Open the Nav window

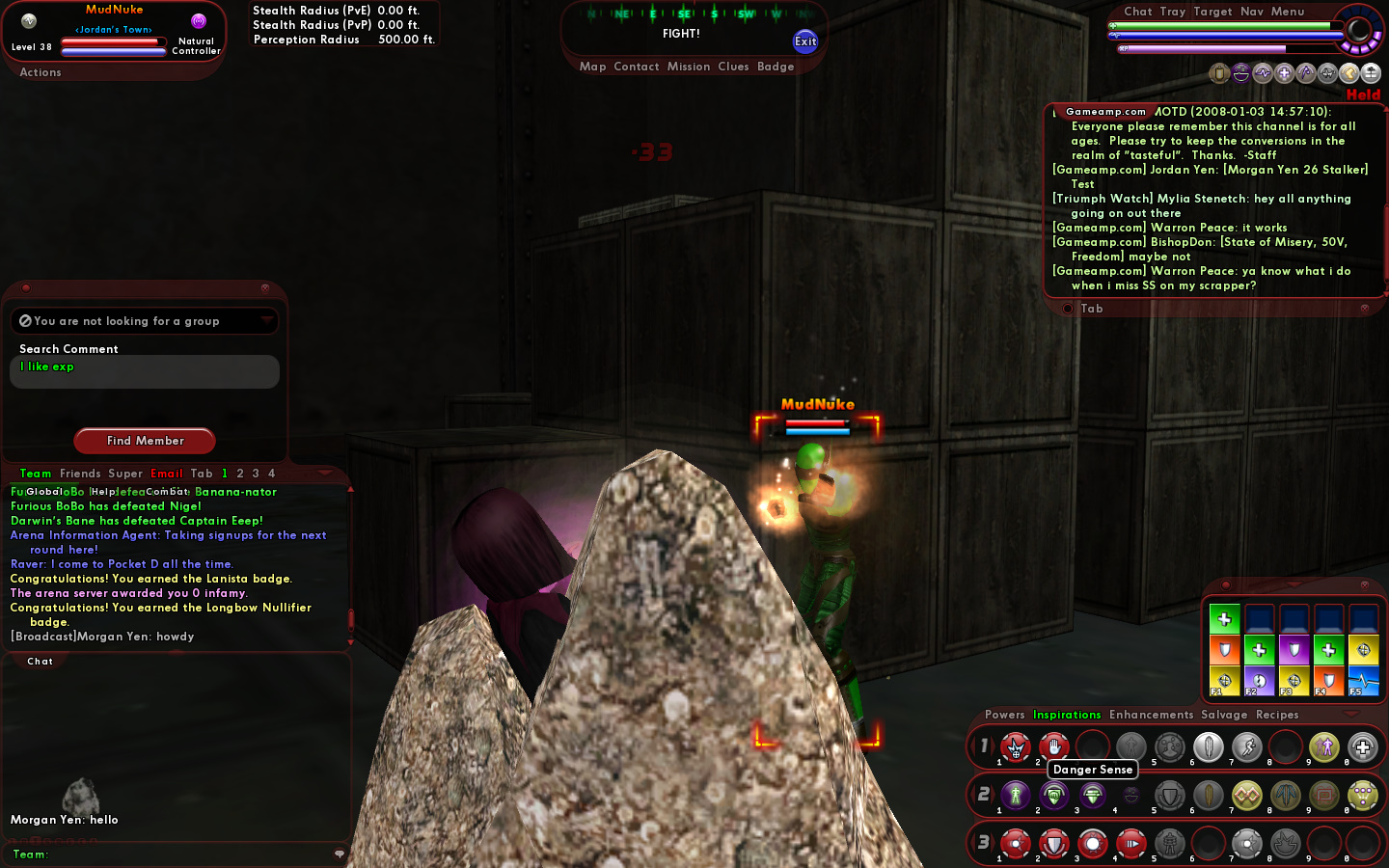[1252, 12]
